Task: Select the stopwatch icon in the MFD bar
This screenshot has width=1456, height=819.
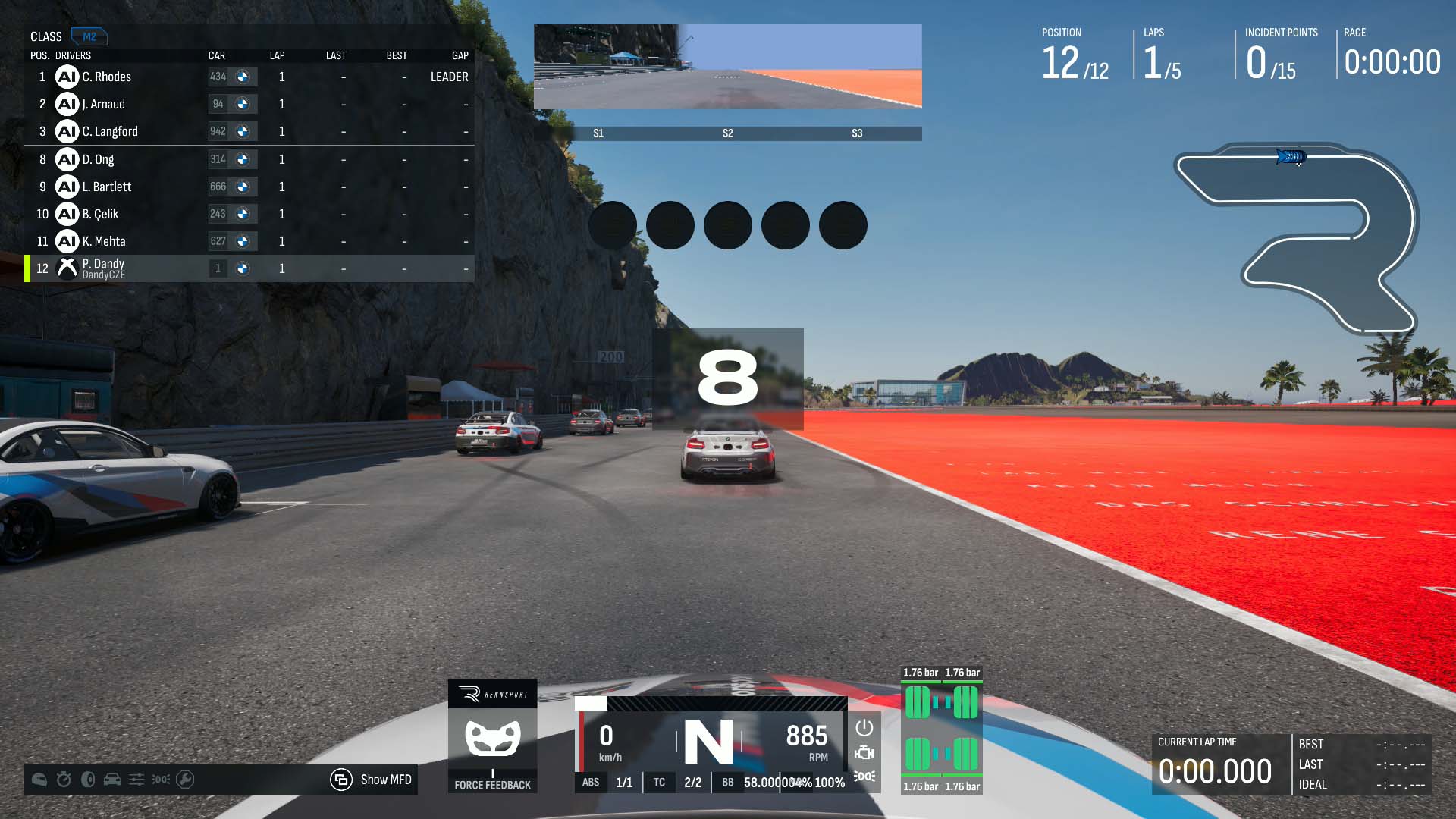Action: pos(64,780)
